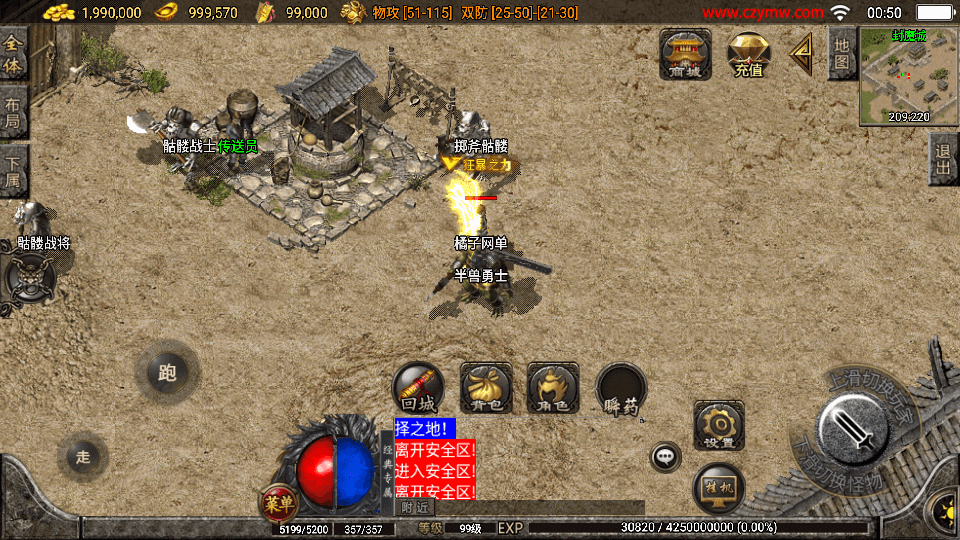
Task: Show the 角色 character sheet
Action: click(x=553, y=388)
